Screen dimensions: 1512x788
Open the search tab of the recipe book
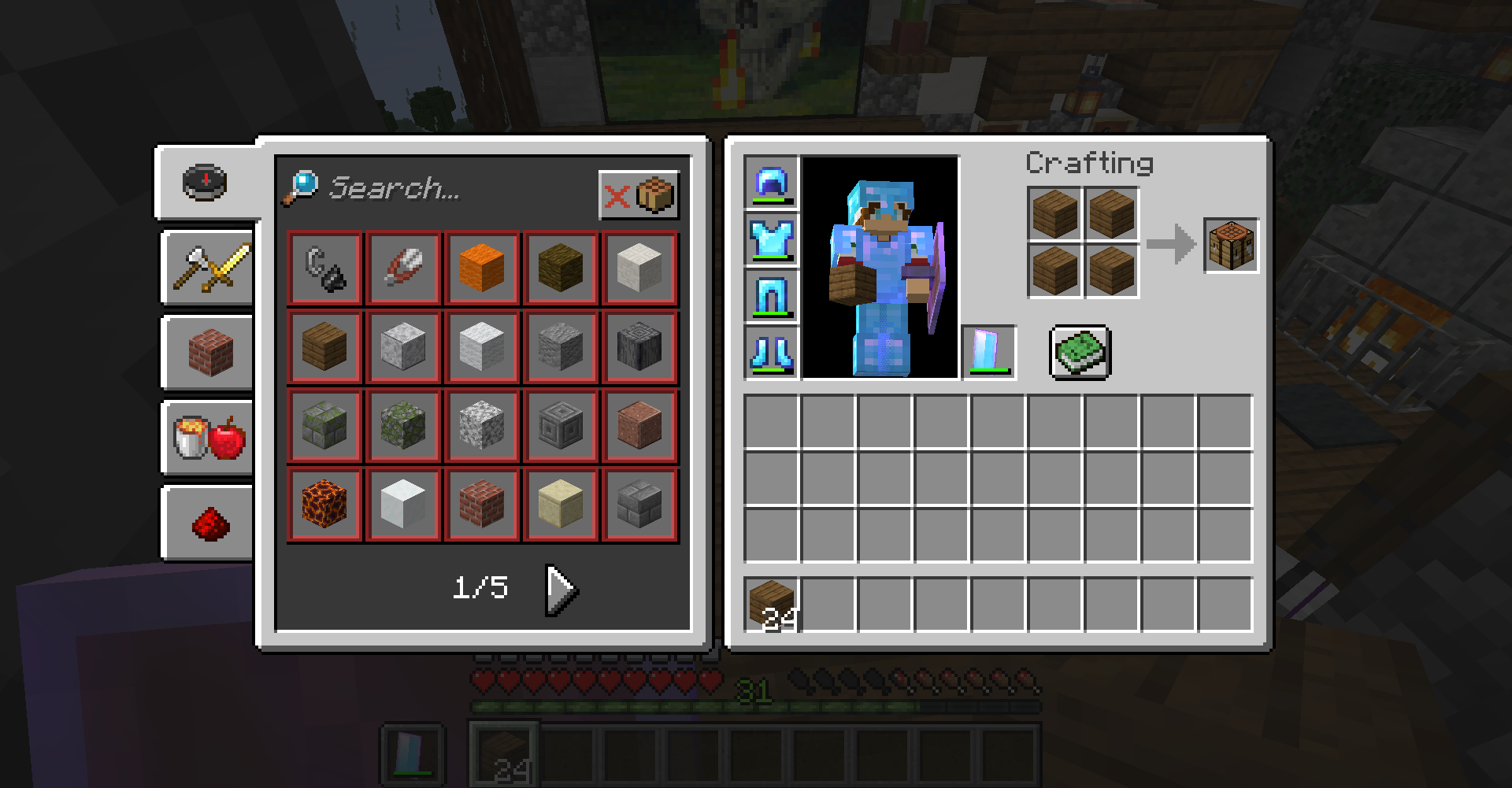click(205, 182)
